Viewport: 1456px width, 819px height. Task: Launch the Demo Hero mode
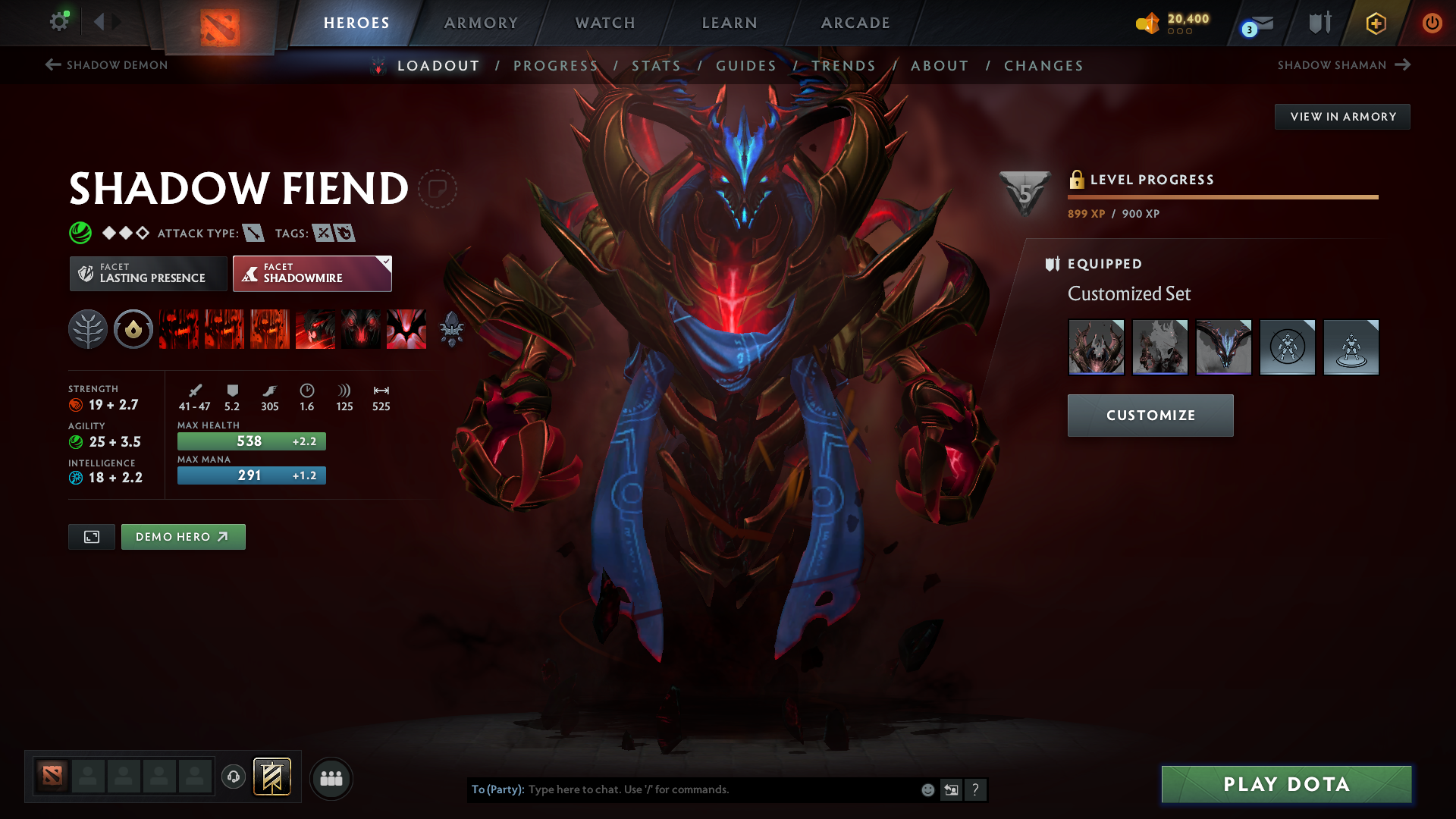point(183,537)
